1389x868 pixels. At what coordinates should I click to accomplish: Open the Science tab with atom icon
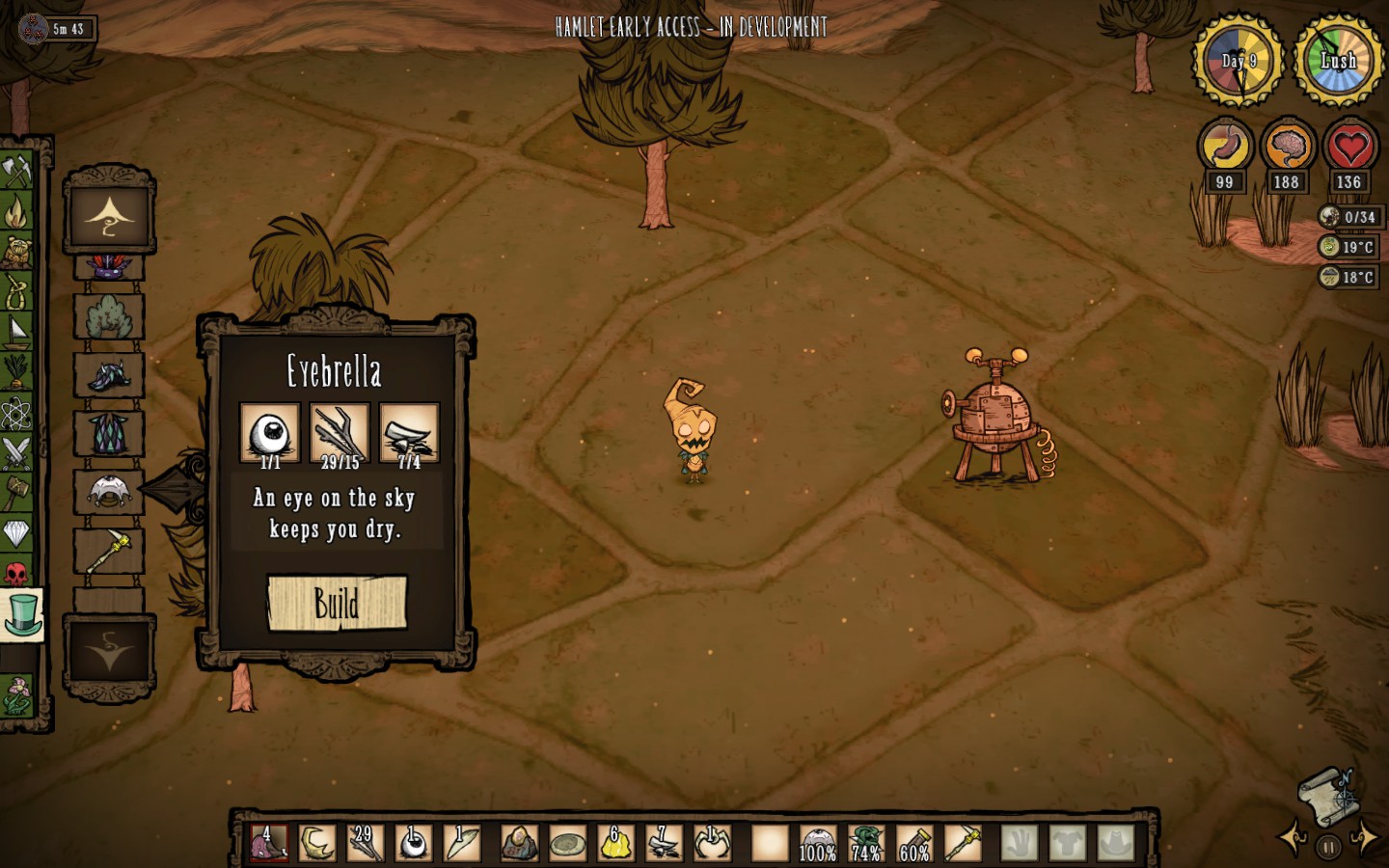tap(17, 413)
